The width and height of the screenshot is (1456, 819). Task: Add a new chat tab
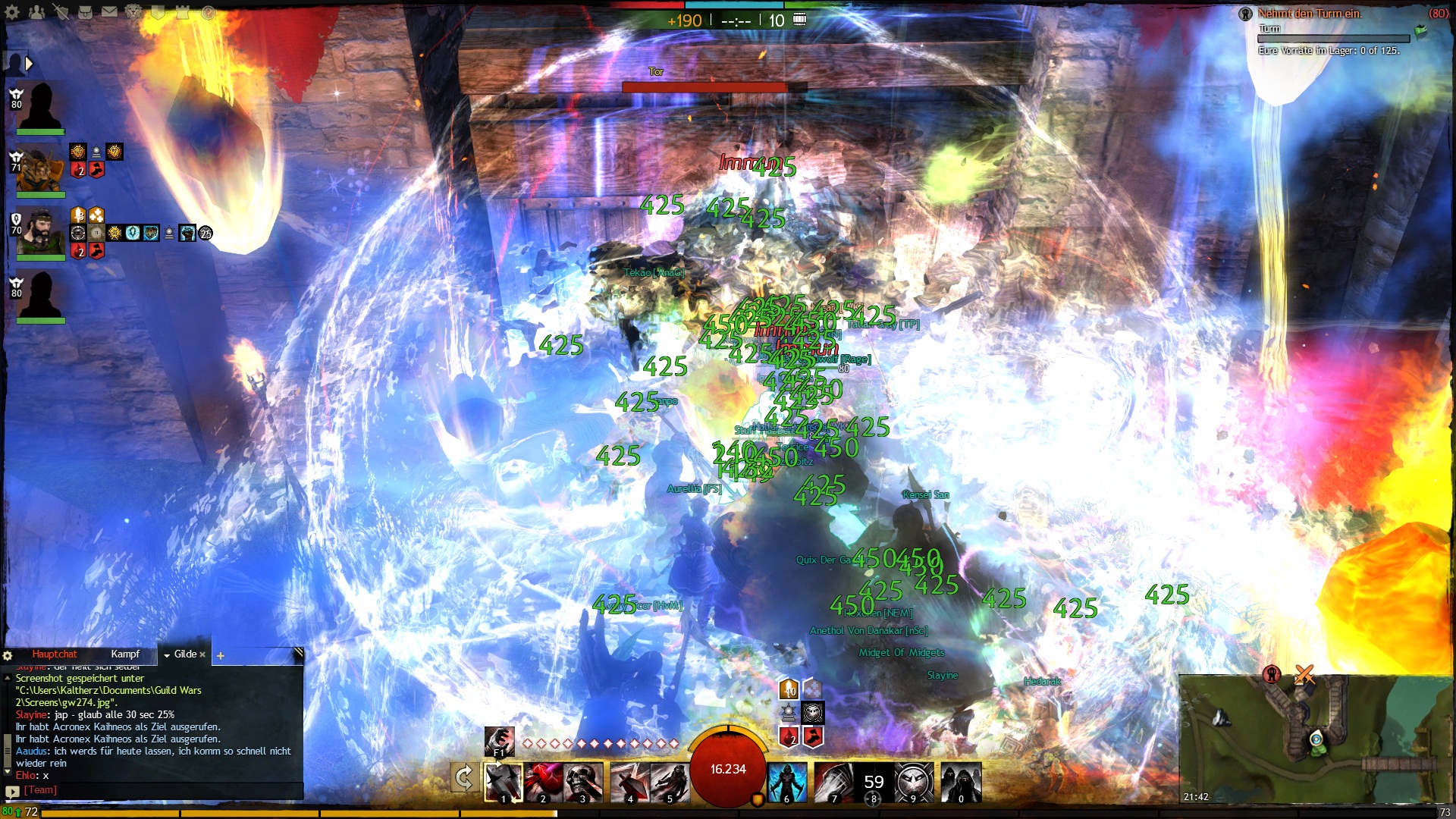click(x=221, y=656)
